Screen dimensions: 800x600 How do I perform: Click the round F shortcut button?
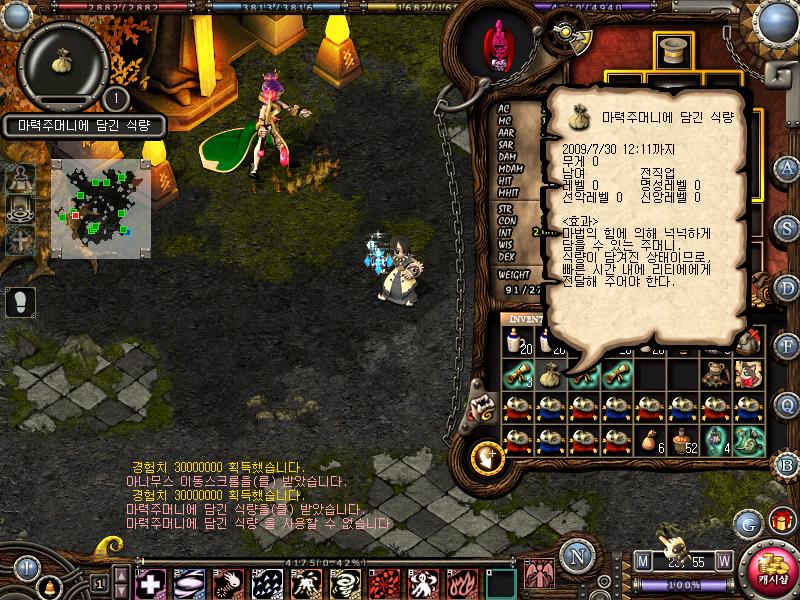point(787,346)
